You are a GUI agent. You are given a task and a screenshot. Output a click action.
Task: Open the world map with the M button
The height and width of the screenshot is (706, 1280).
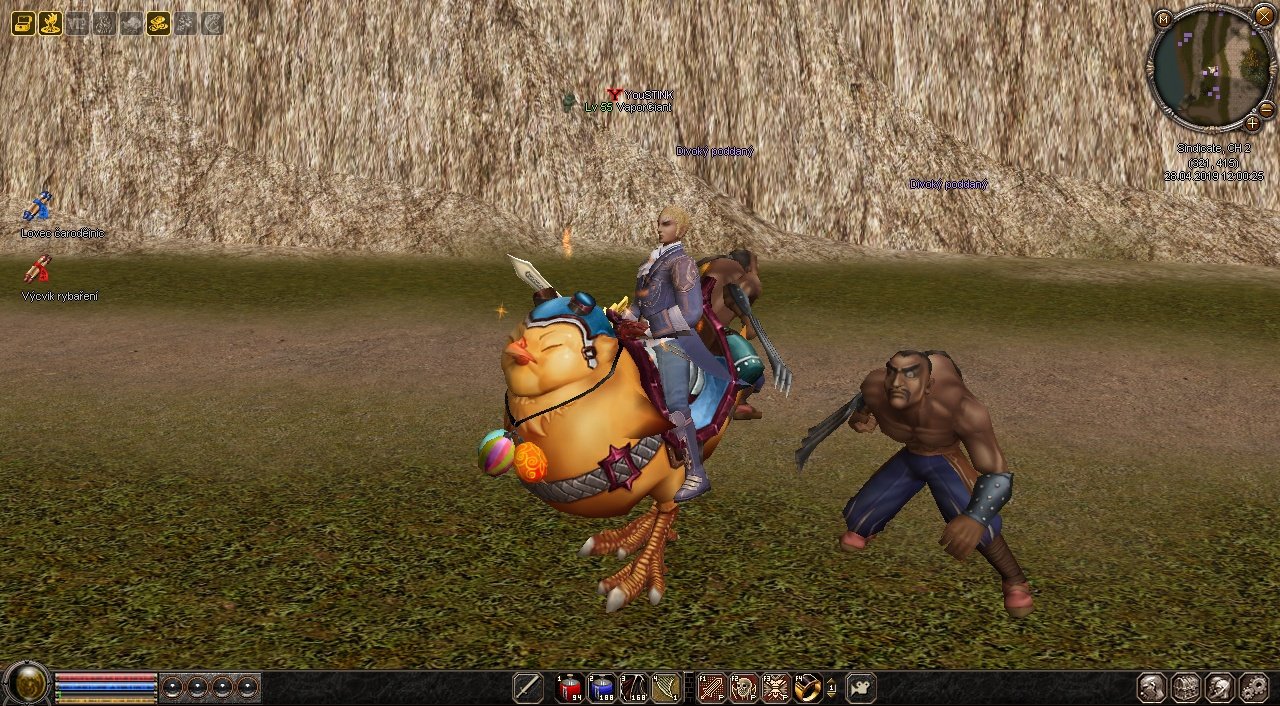1163,18
